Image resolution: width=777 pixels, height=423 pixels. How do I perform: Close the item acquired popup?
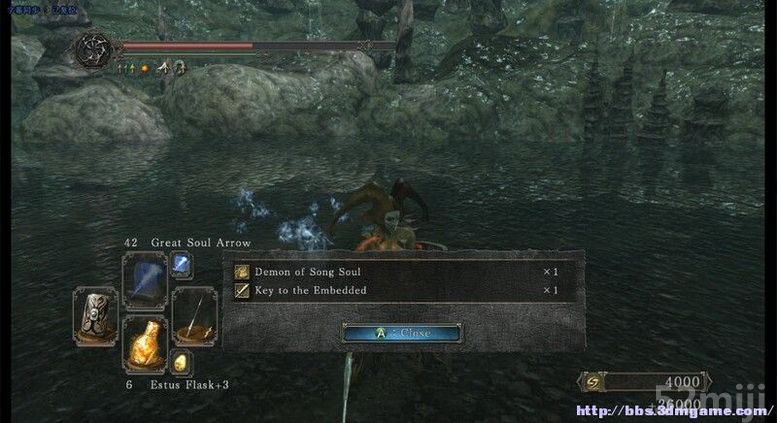pos(402,333)
